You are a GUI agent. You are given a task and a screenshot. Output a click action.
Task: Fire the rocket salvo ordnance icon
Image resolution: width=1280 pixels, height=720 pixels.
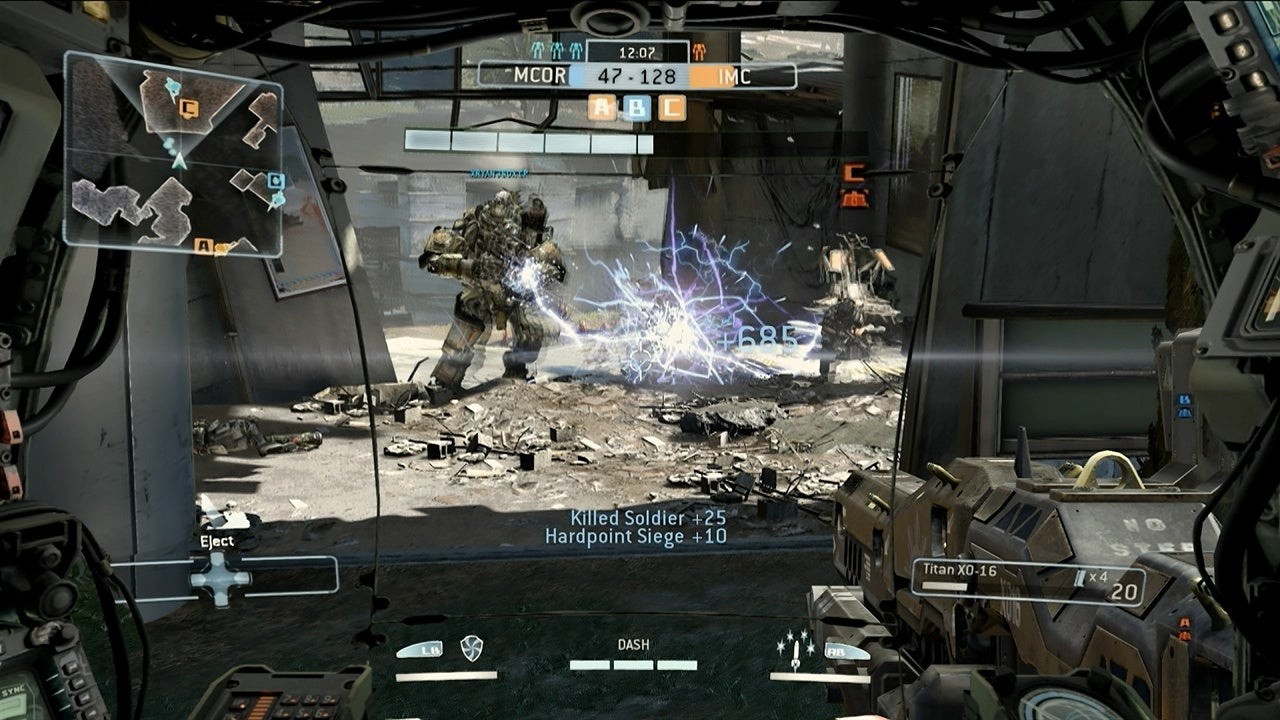point(794,648)
